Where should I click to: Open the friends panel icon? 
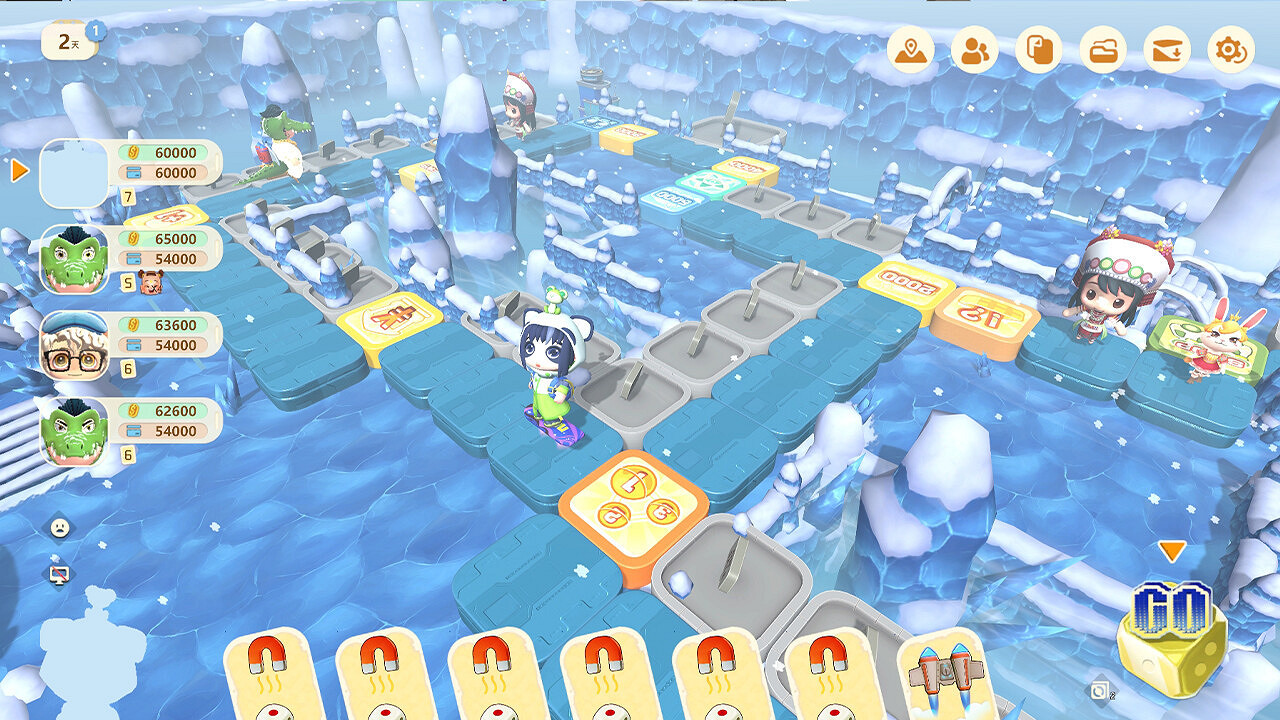[975, 46]
